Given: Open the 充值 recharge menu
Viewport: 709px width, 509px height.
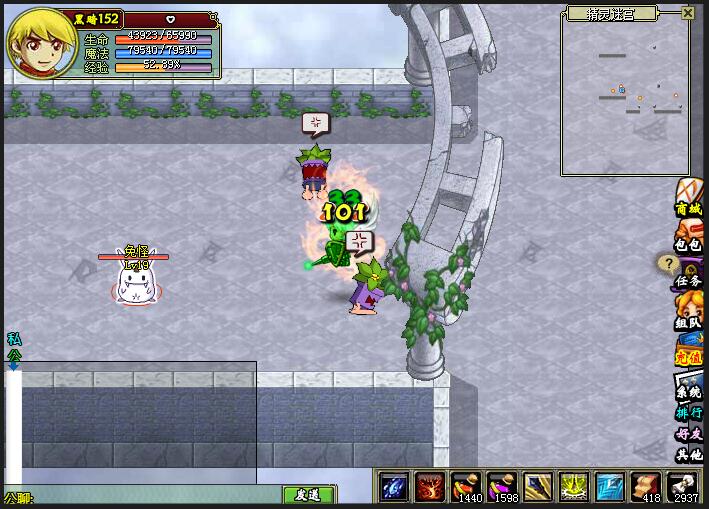Looking at the screenshot, I should pyautogui.click(x=689, y=351).
